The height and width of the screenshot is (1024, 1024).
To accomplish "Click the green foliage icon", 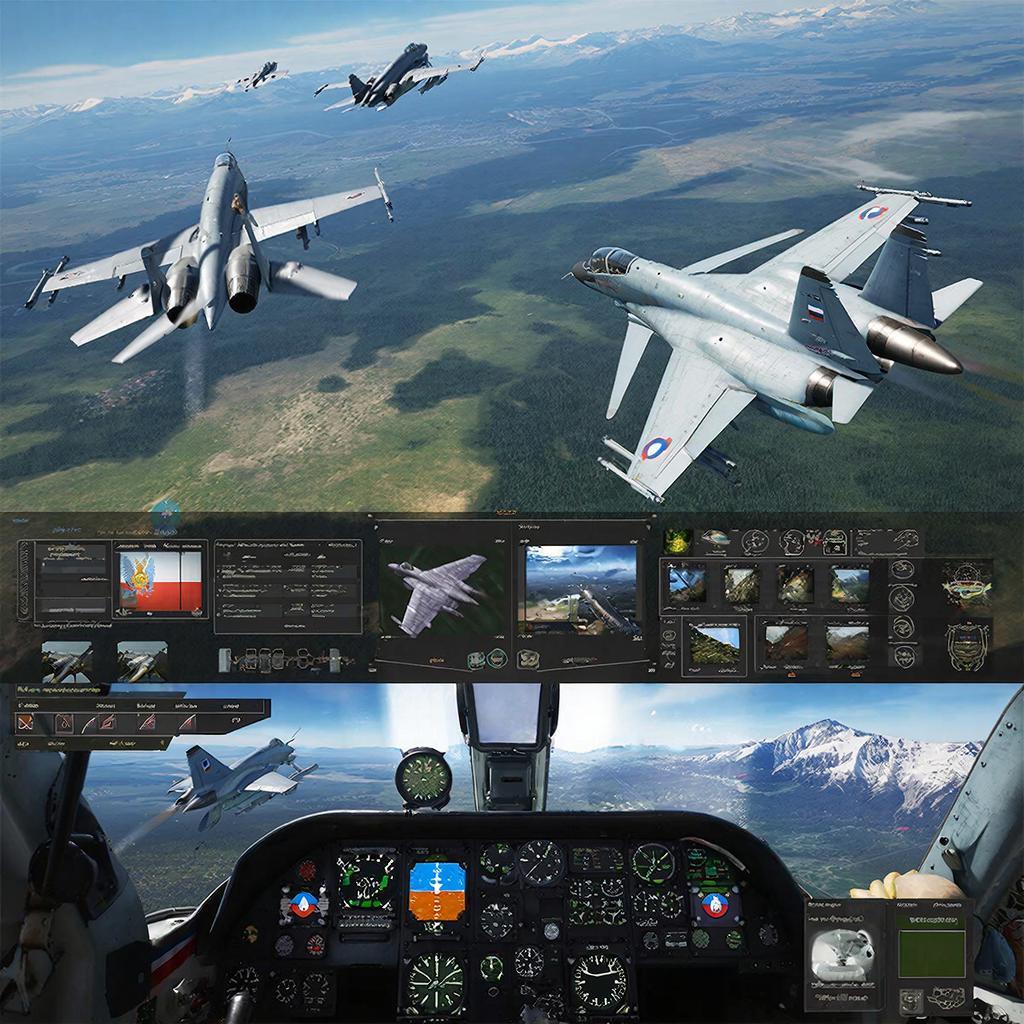I will (679, 541).
